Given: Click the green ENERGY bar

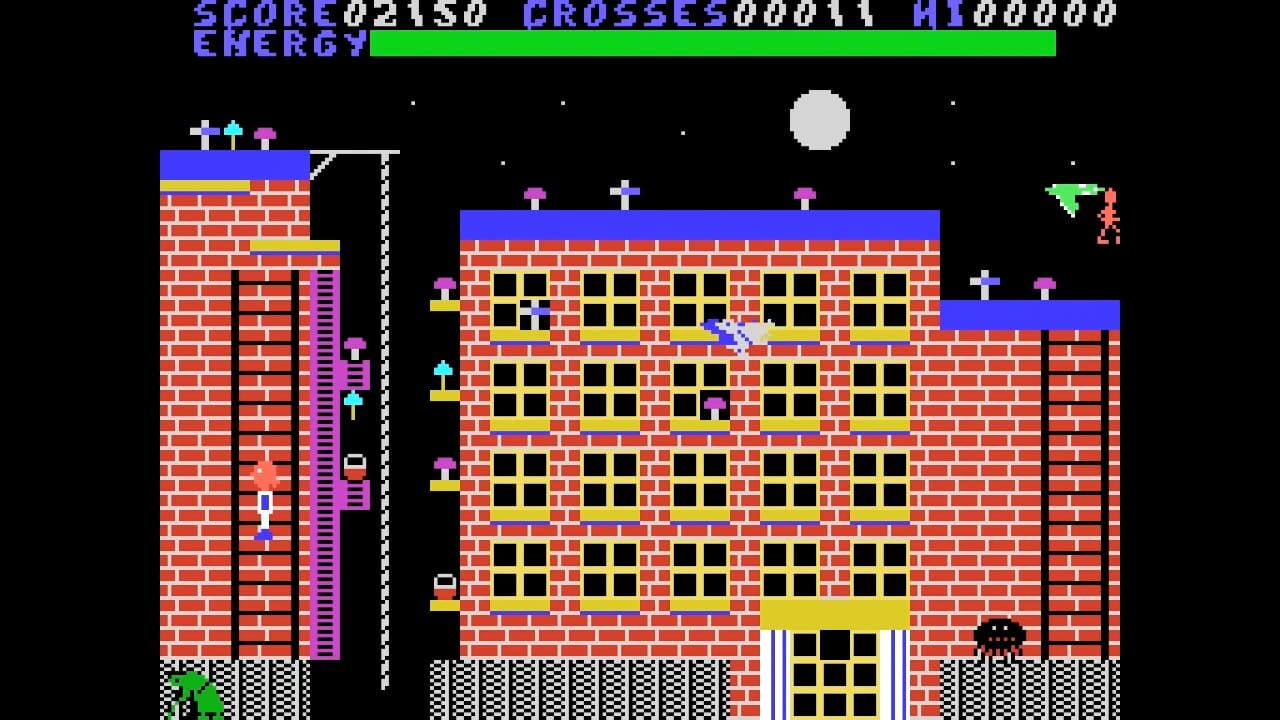Looking at the screenshot, I should point(710,42).
